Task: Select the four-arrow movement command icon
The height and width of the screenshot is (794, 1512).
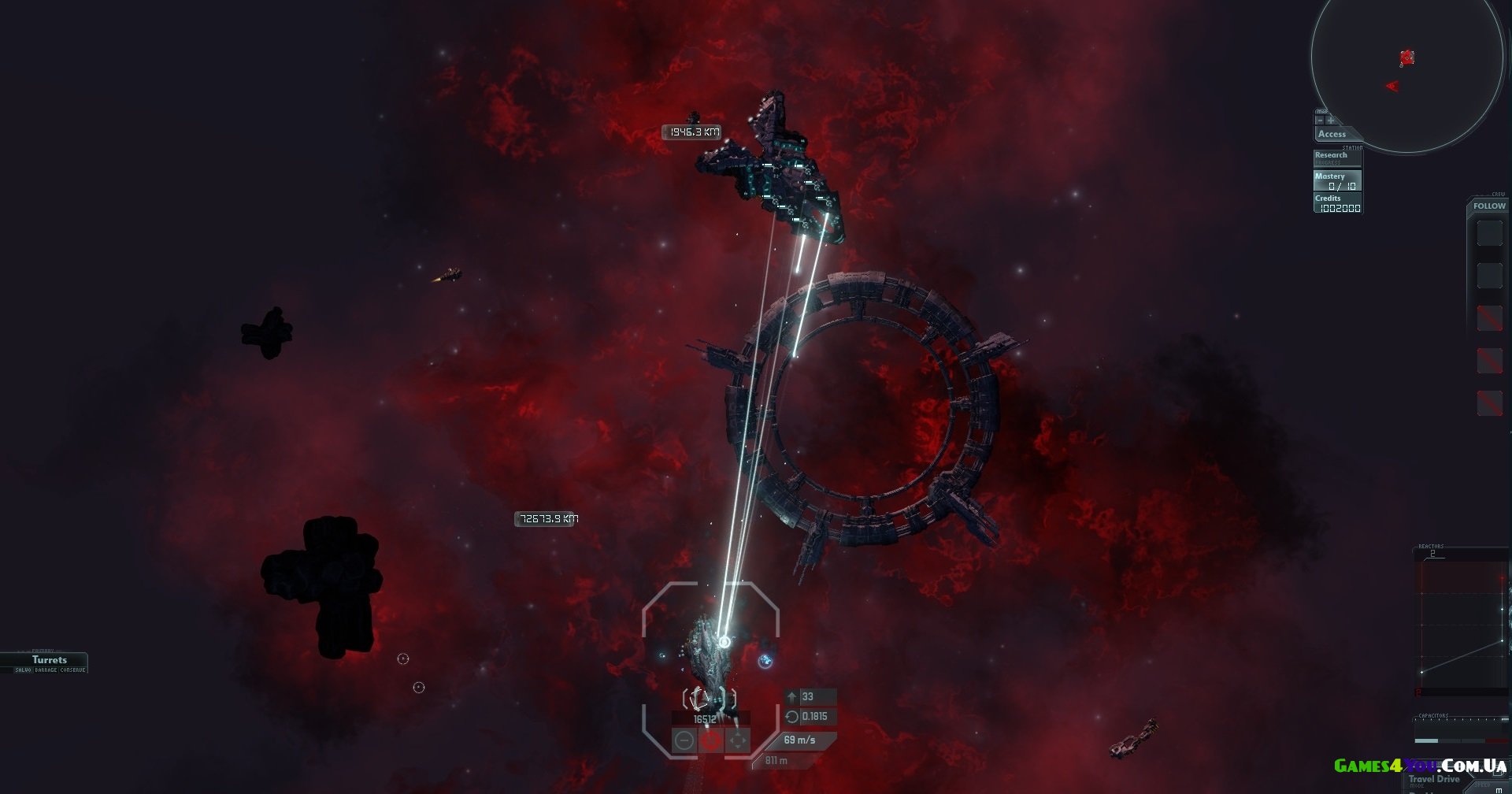Action: pos(737,740)
